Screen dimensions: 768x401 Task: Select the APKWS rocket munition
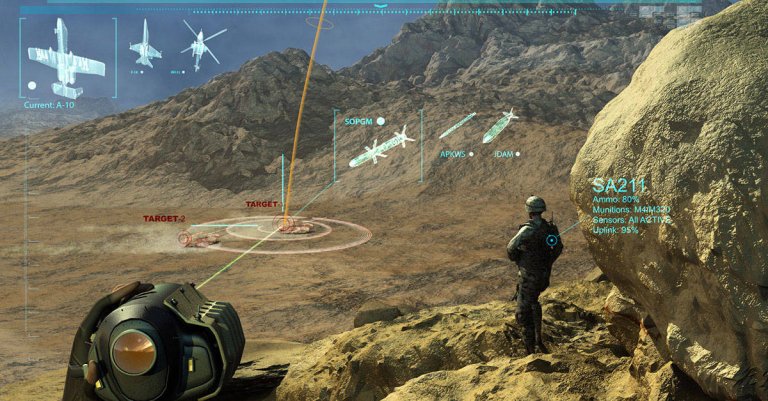457,125
